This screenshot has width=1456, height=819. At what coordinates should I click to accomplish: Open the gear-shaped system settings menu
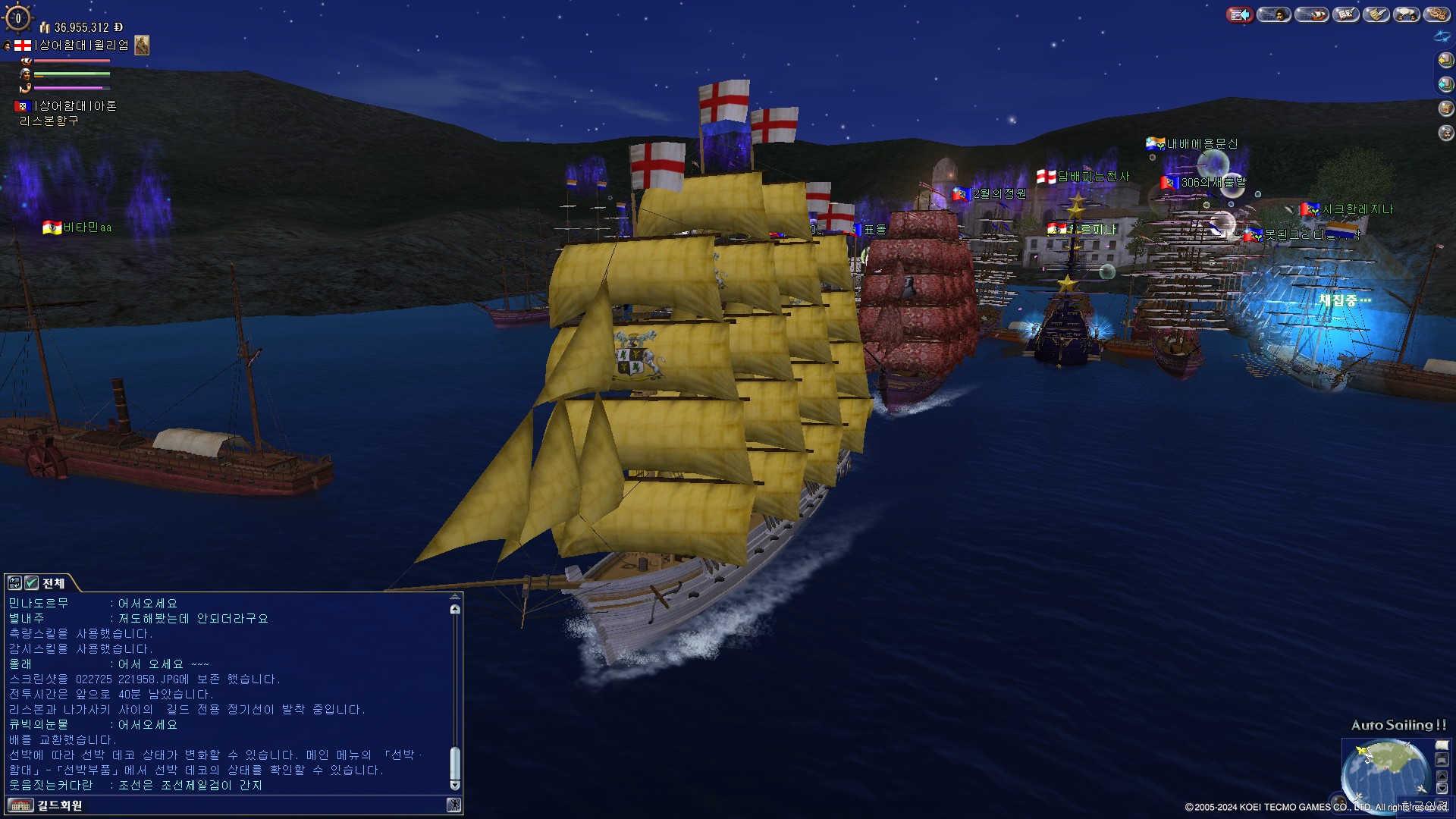1436,14
